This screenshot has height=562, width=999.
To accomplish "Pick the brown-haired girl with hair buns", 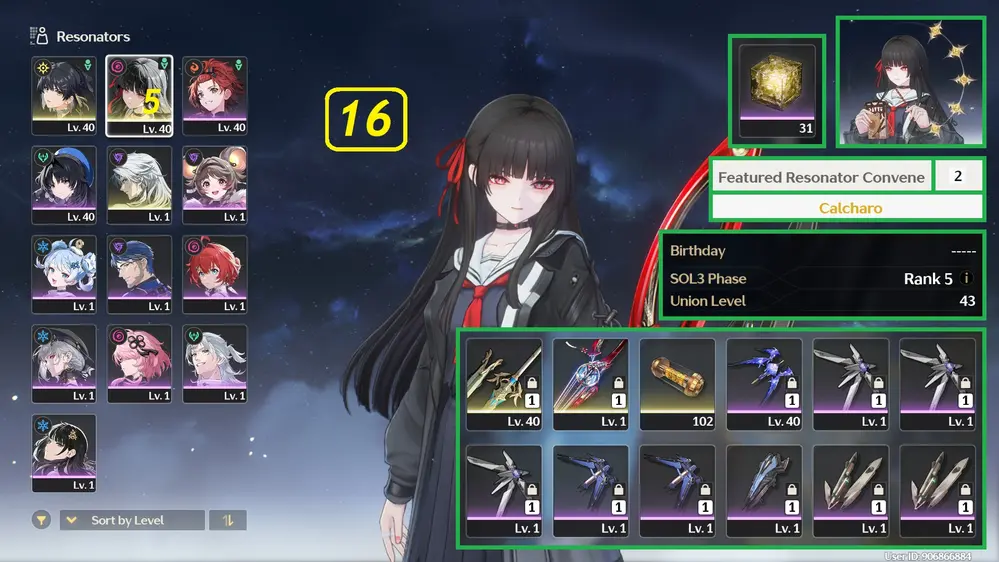I will 215,185.
